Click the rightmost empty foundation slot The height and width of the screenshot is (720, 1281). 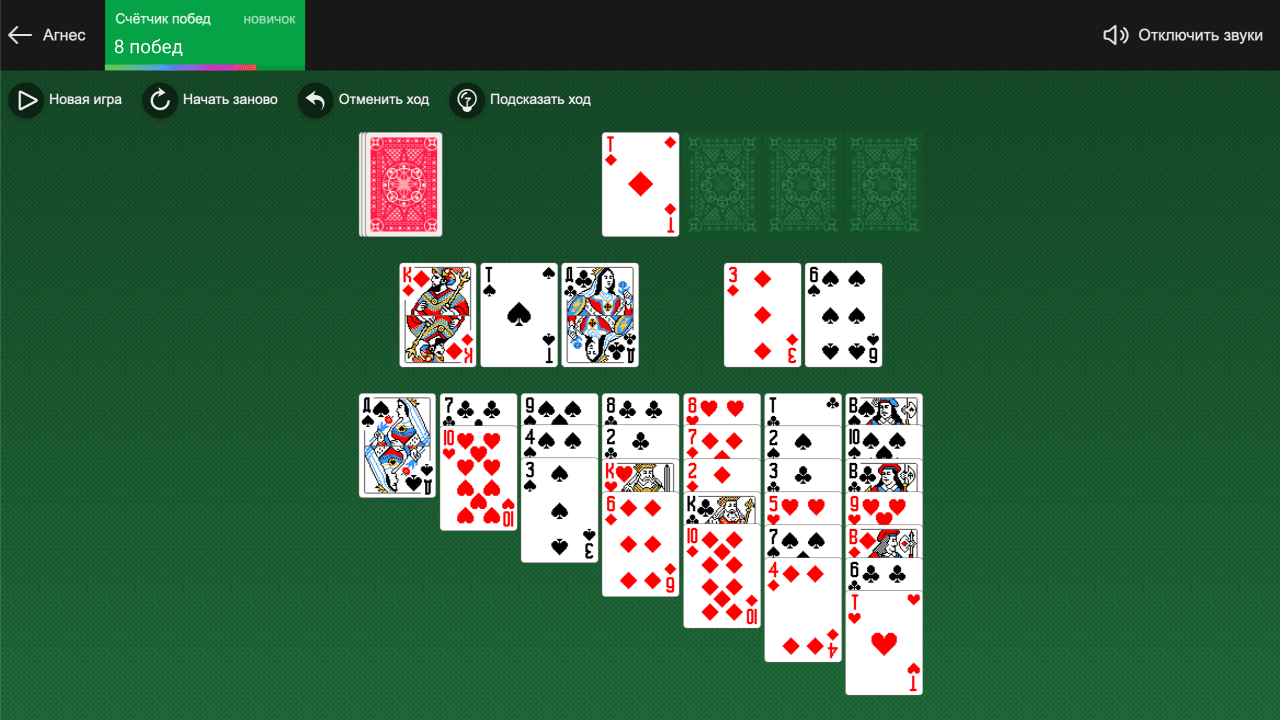(883, 184)
